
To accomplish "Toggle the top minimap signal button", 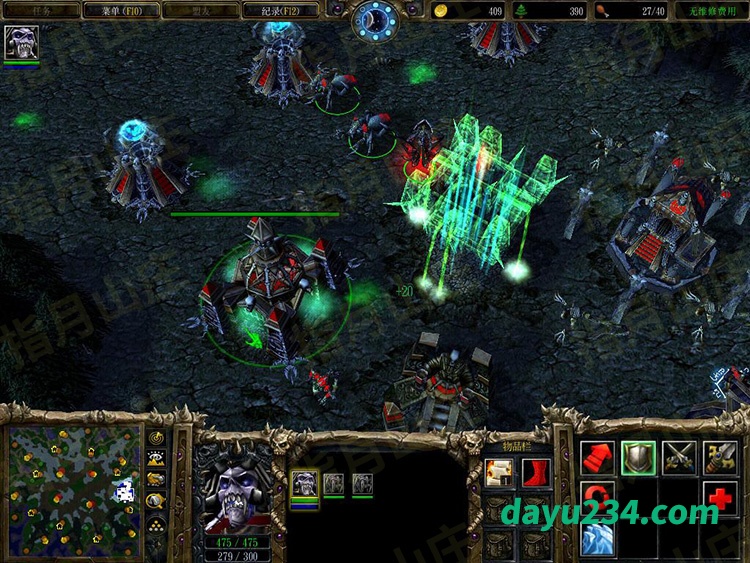I will (x=157, y=439).
